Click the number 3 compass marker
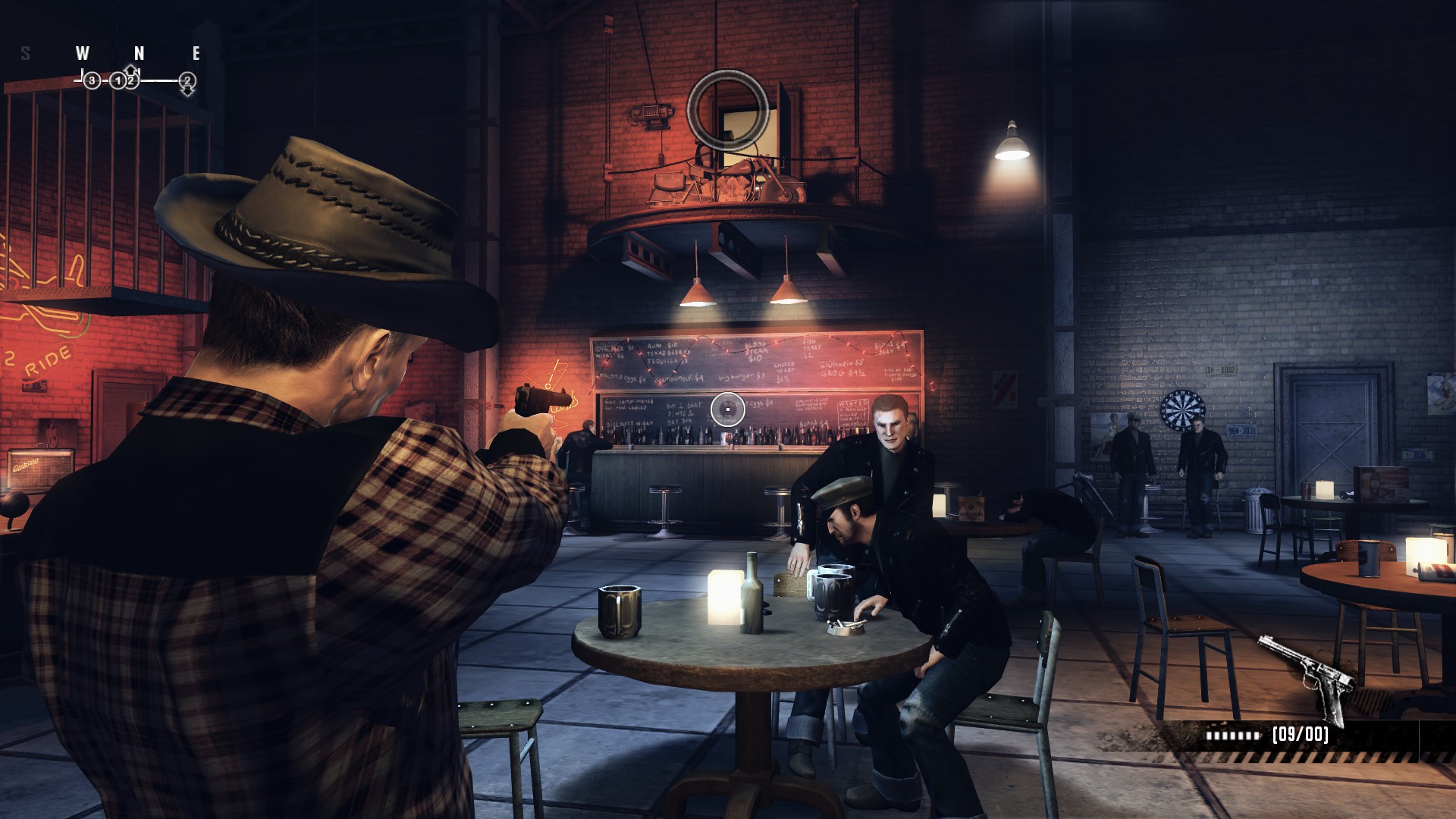This screenshot has height=819, width=1456. pos(92,80)
